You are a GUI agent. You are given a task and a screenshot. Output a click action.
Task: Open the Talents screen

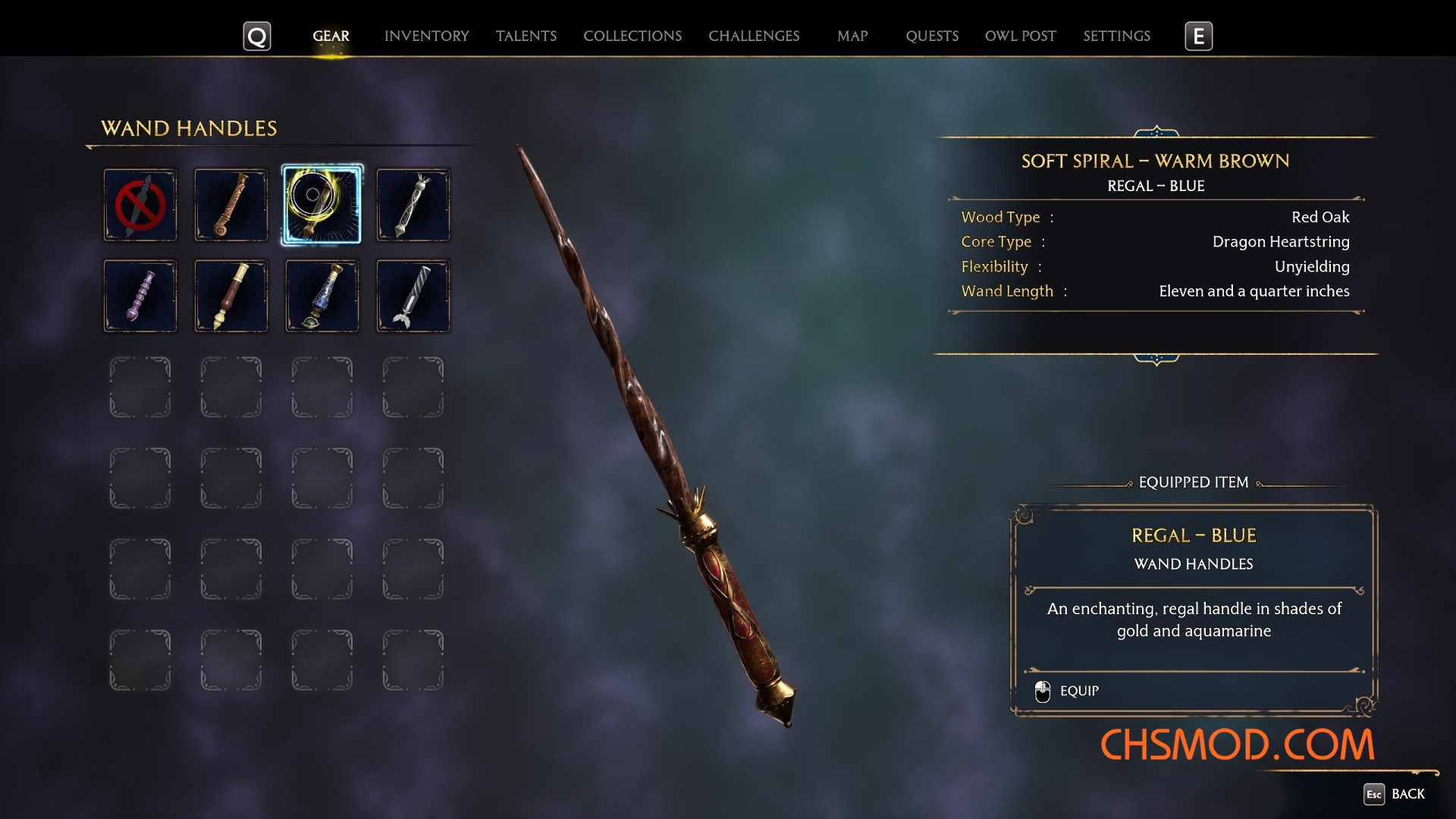(526, 36)
